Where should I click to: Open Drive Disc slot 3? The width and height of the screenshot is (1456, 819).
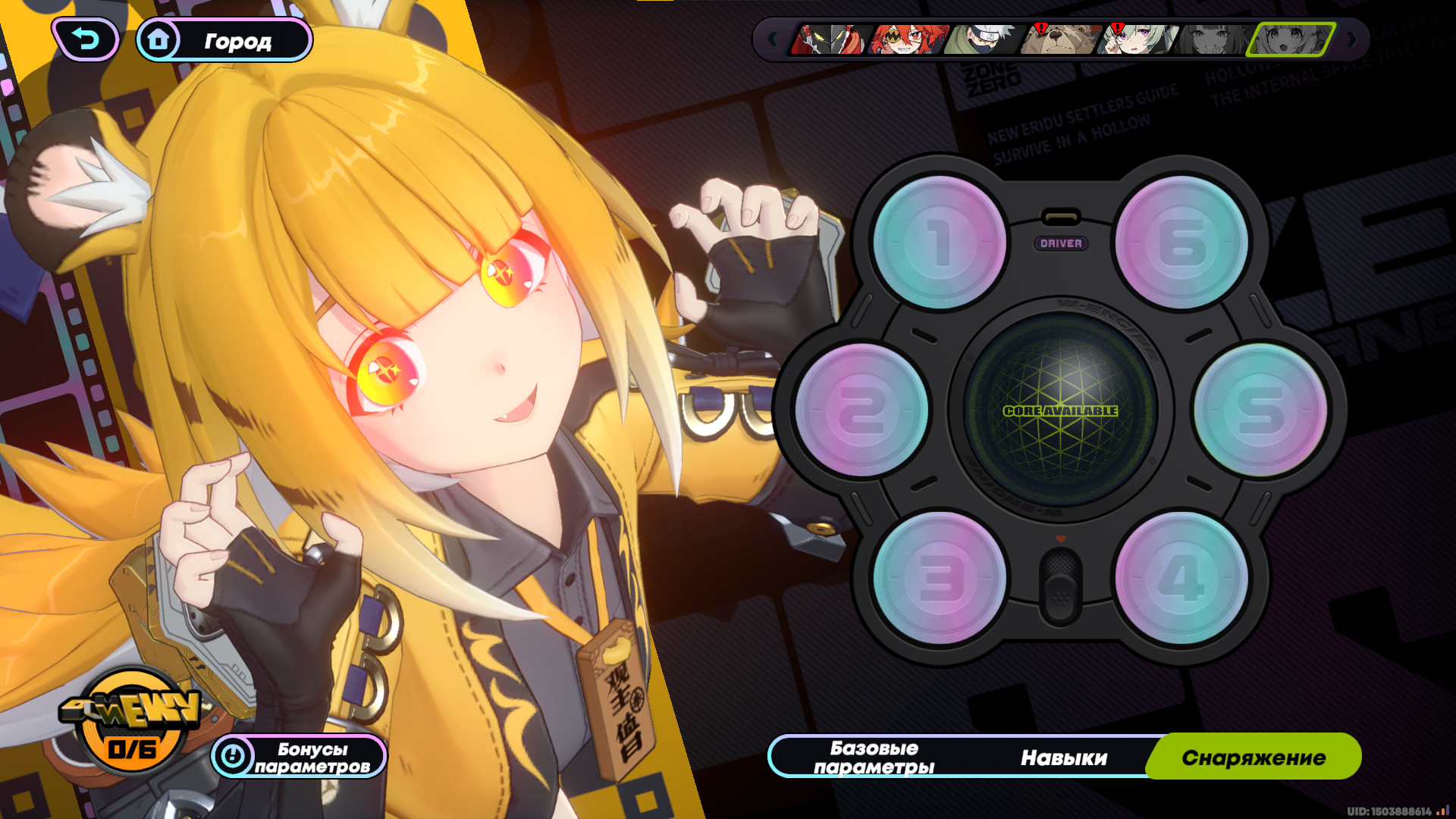[940, 576]
